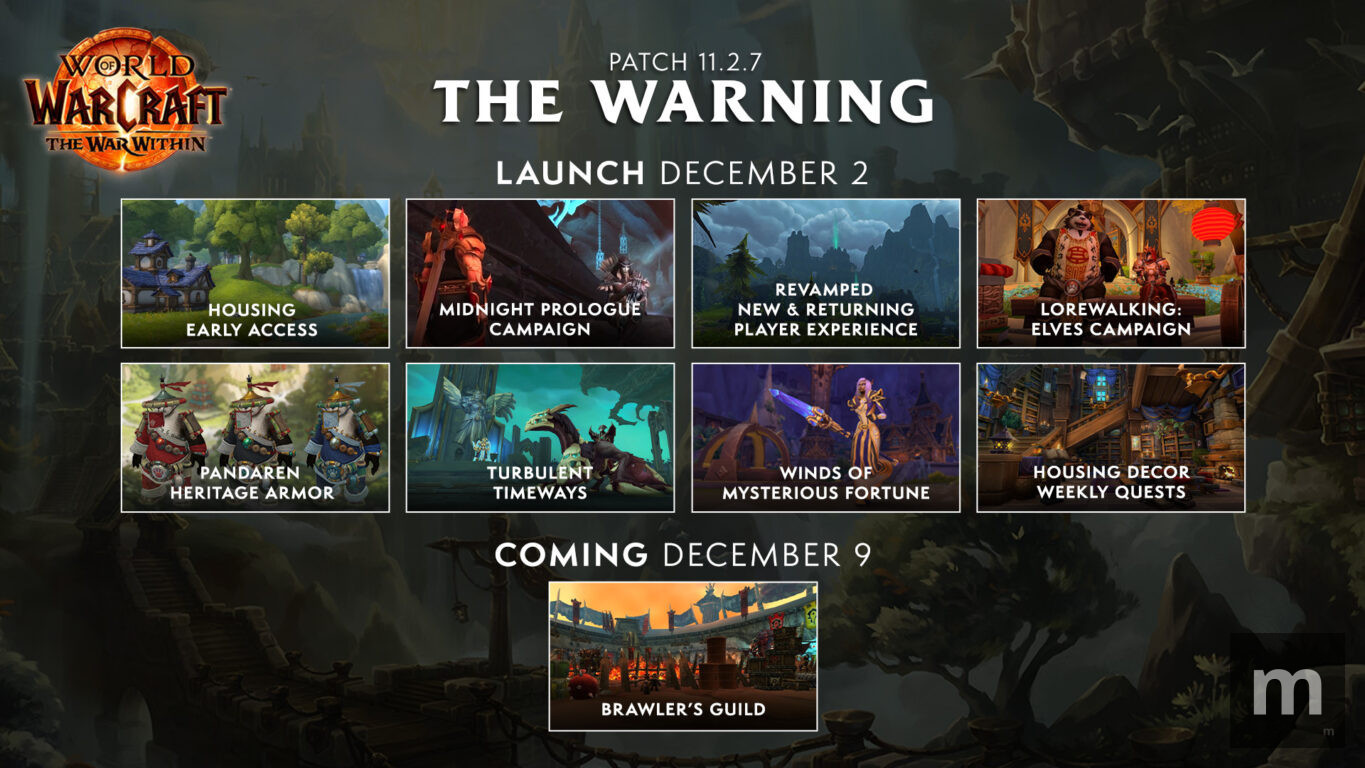This screenshot has height=768, width=1365.
Task: Select the Pandaren Heritage Armor tile
Action: click(x=255, y=437)
